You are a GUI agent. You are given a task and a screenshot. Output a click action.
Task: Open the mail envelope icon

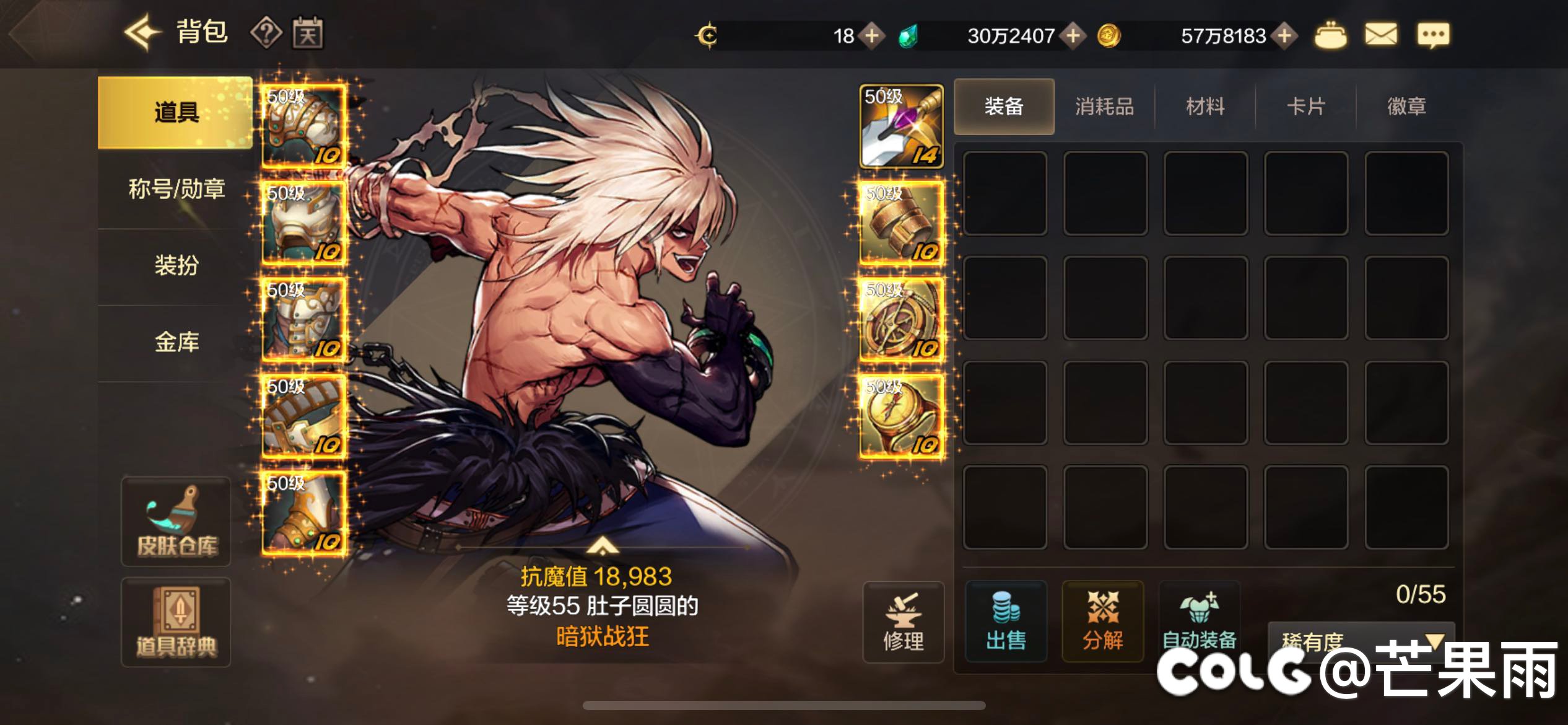coord(1381,35)
